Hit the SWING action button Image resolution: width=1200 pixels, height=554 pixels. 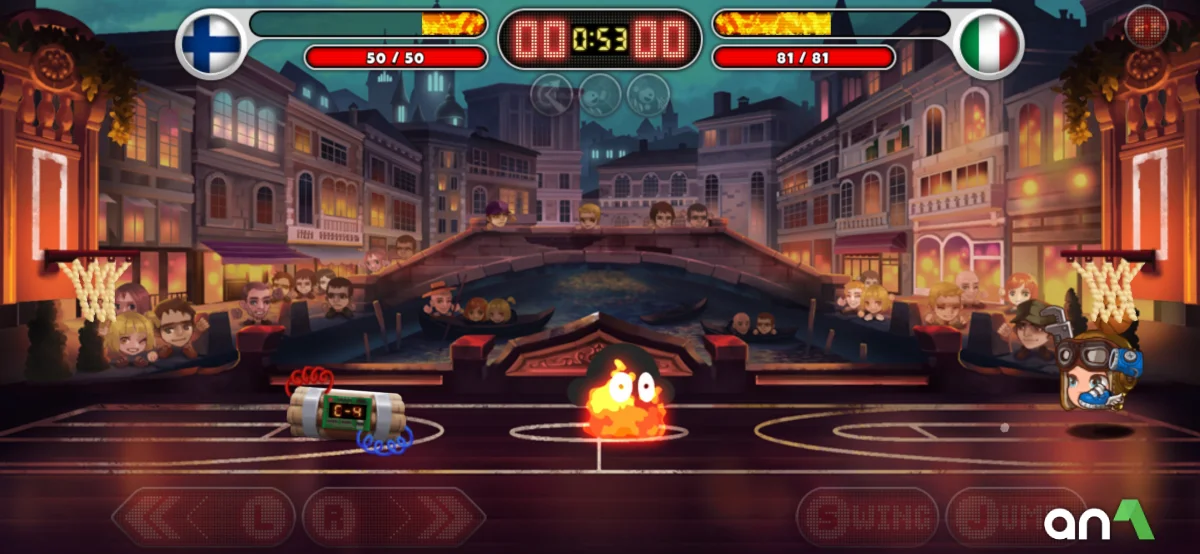pyautogui.click(x=867, y=517)
